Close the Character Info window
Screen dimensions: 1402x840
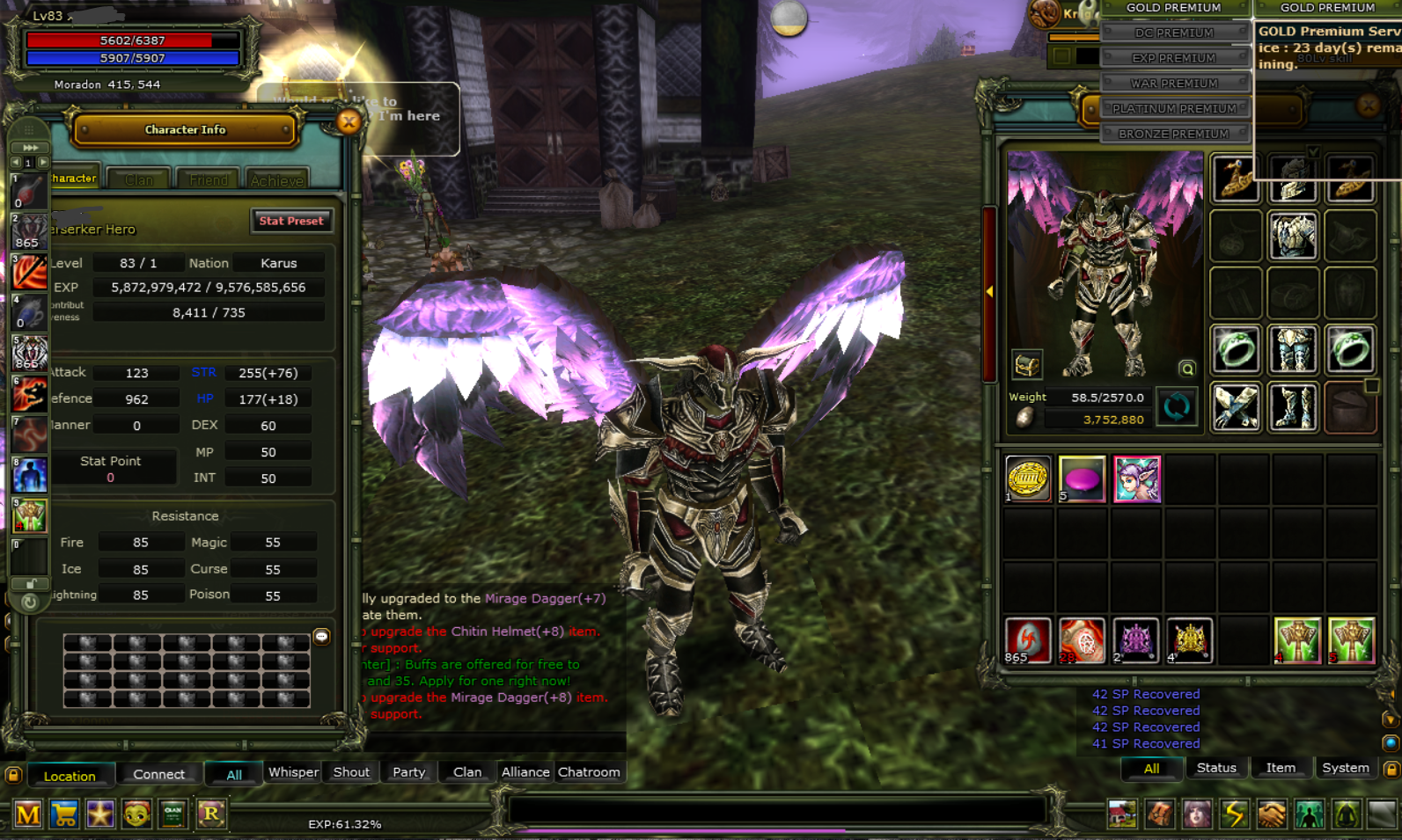349,122
